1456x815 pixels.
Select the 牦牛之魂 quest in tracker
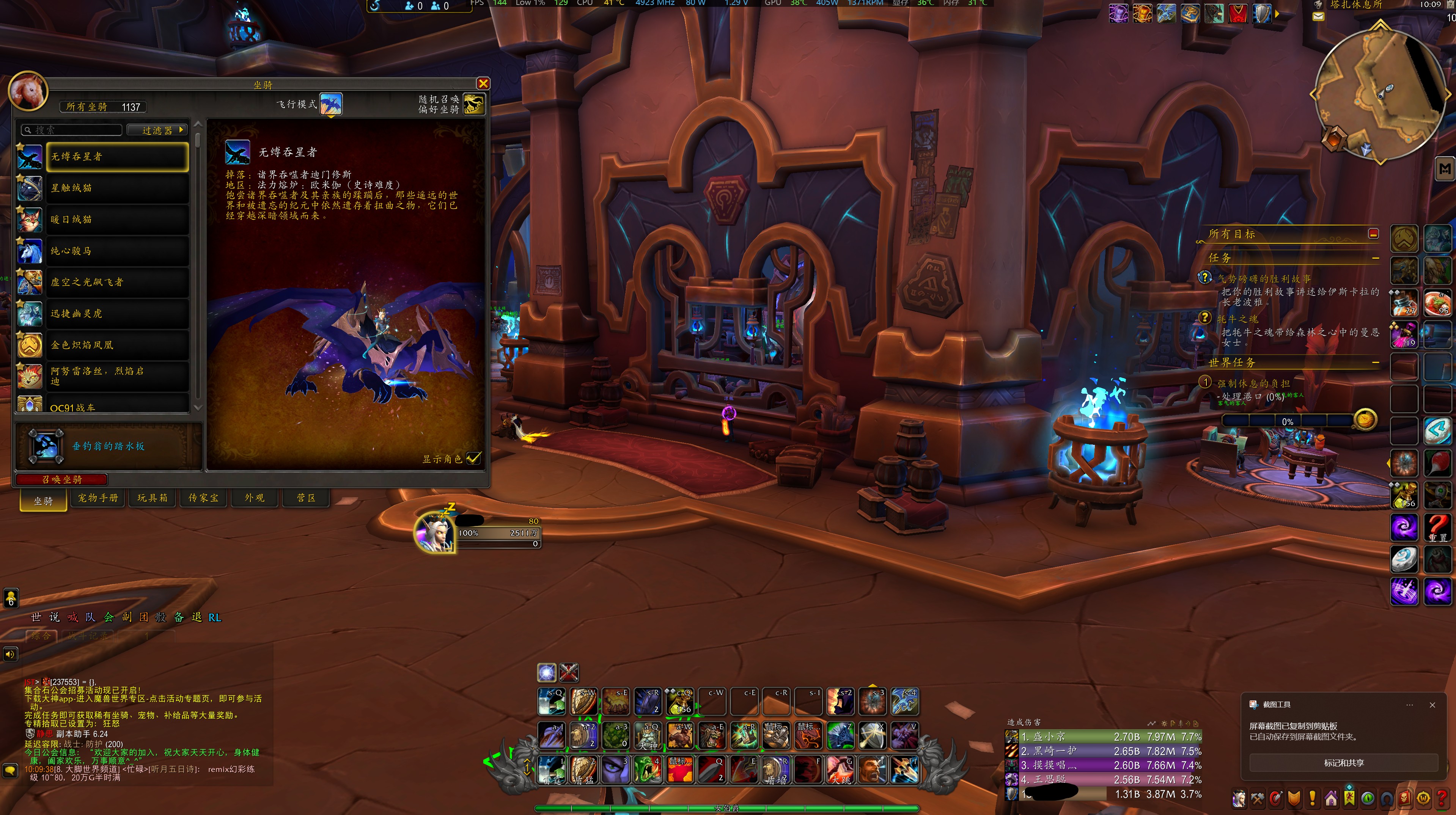pos(1237,319)
